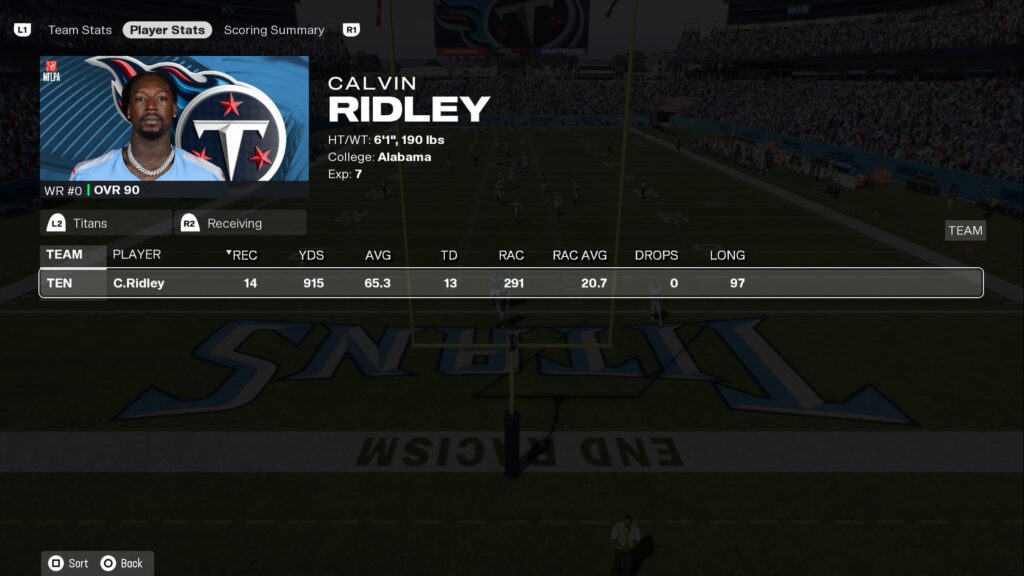Activate the Sort option at the bottom
The image size is (1024, 576).
(69, 563)
